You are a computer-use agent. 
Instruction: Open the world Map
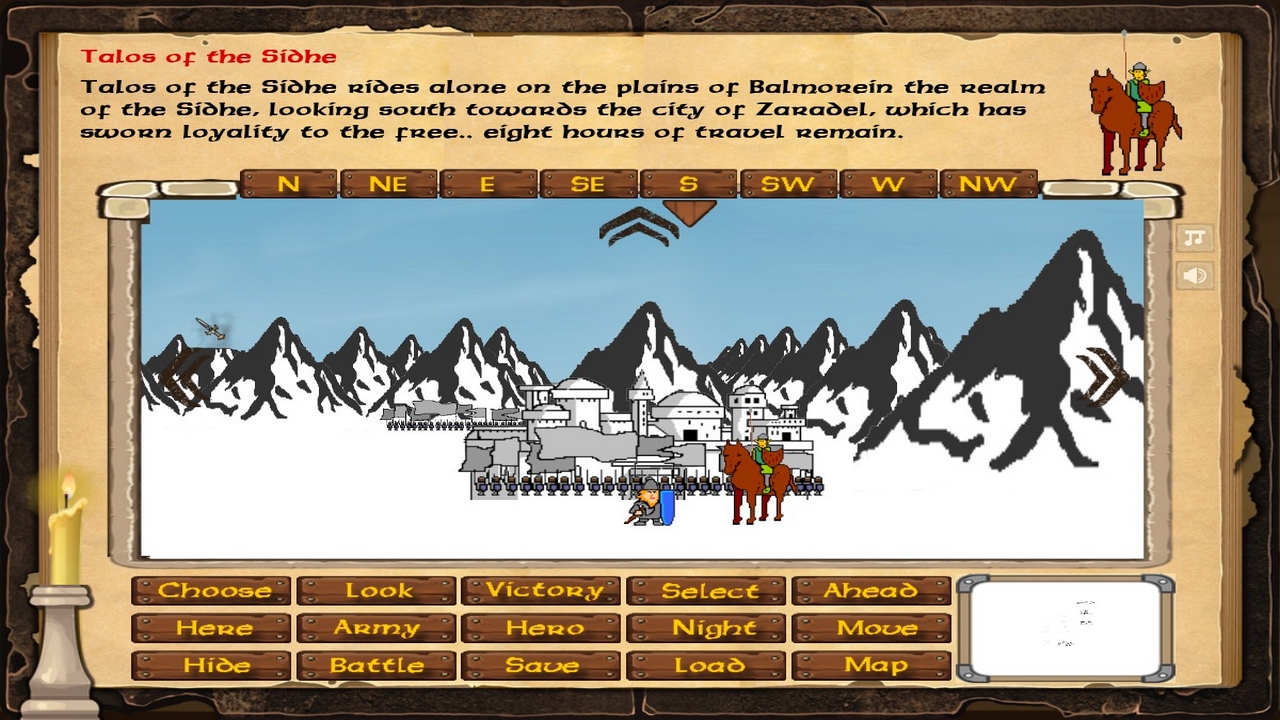[x=871, y=665]
